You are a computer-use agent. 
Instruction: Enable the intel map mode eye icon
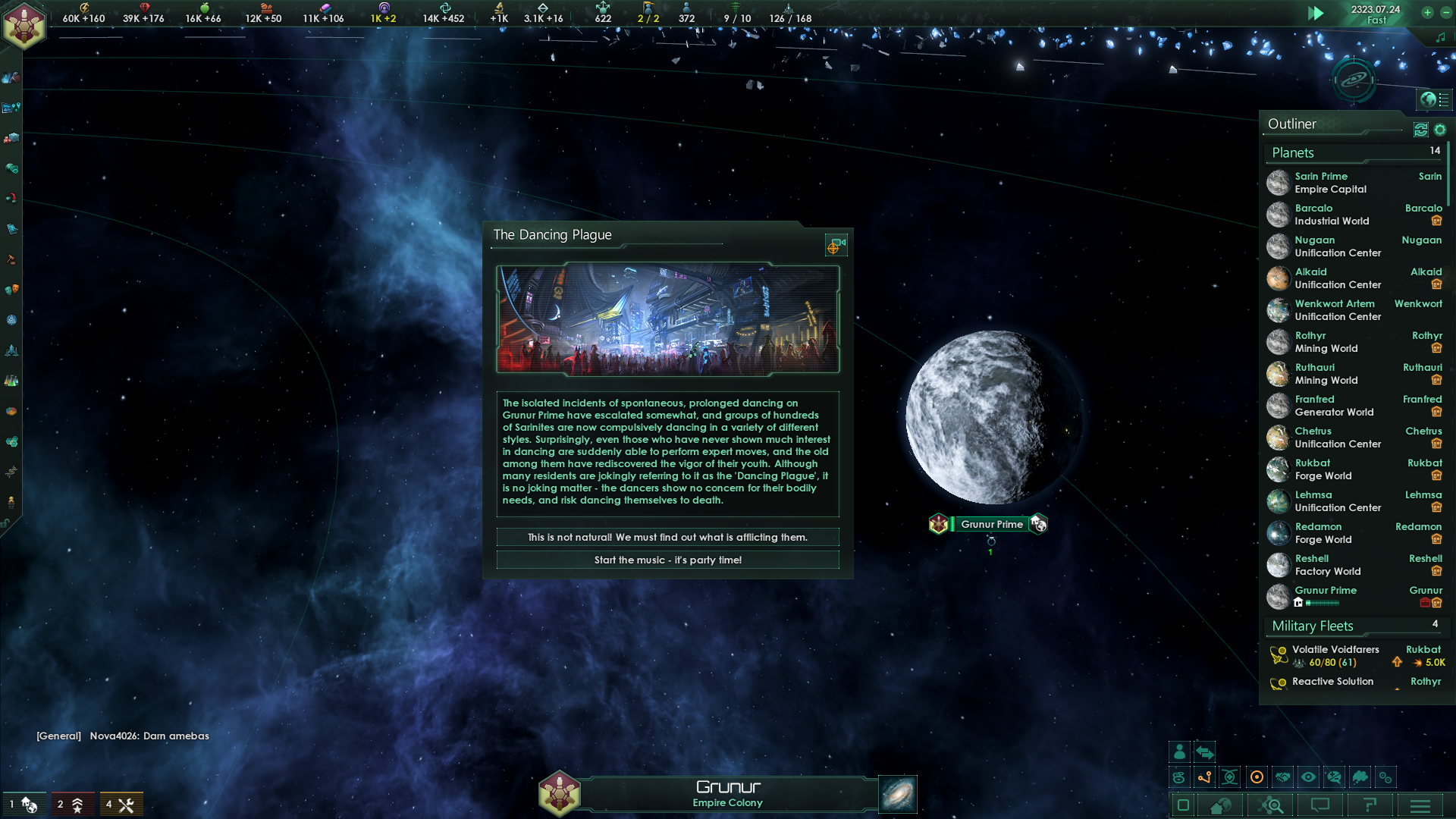[x=1308, y=777]
